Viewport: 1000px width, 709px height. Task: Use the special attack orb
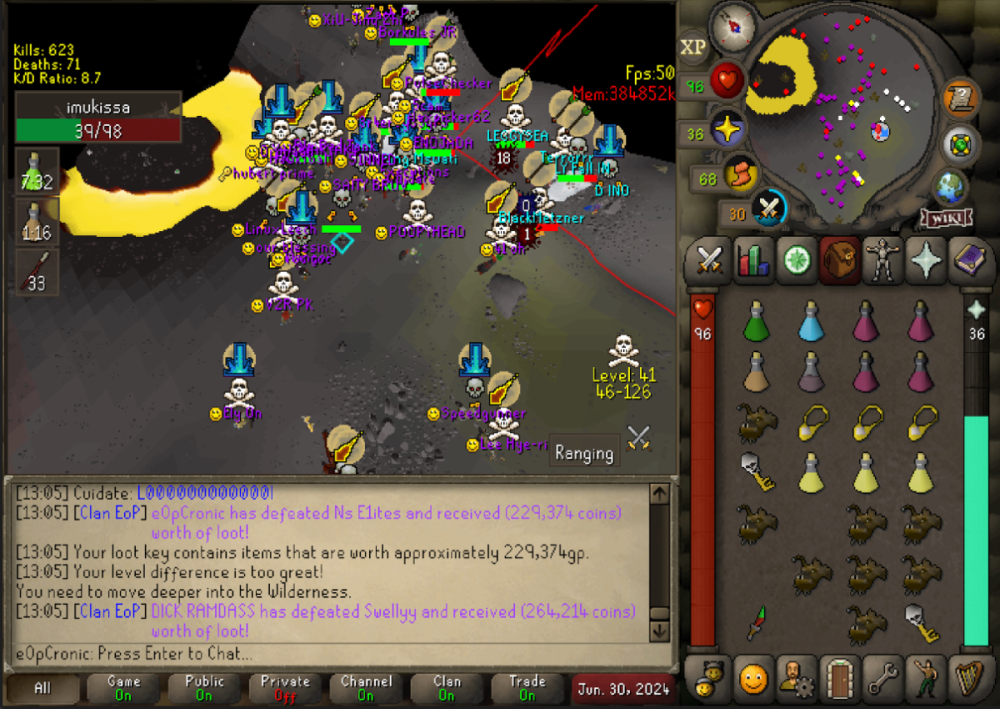(768, 208)
